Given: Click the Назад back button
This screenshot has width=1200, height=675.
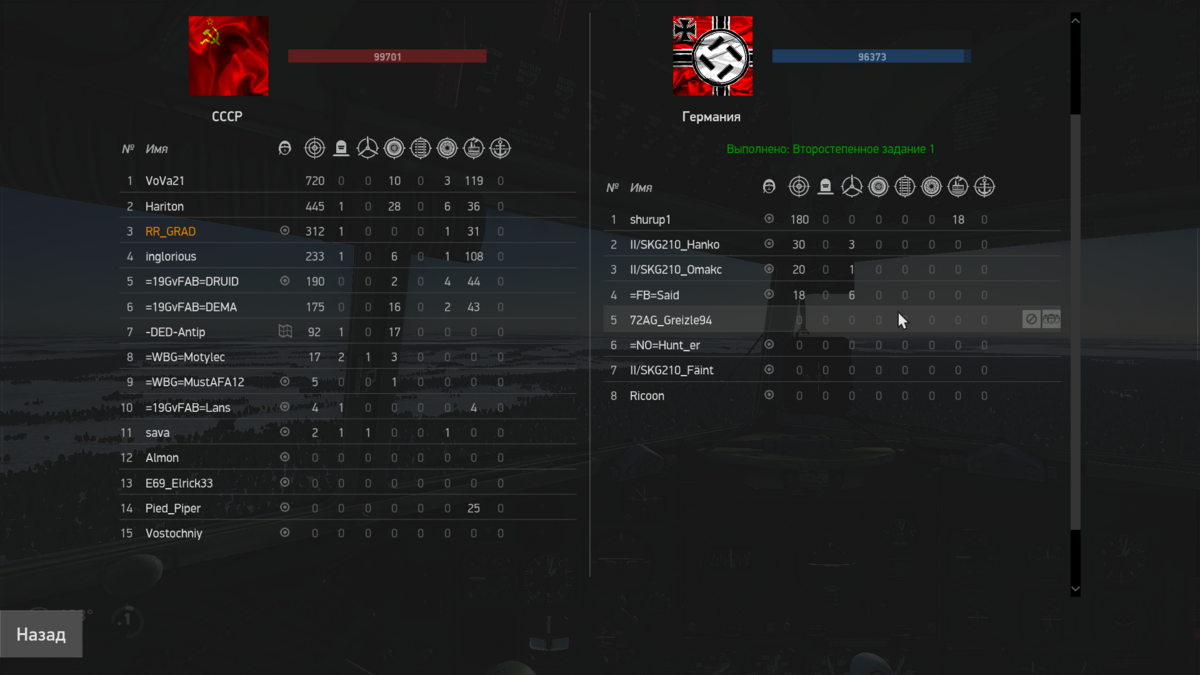Looking at the screenshot, I should 41,635.
